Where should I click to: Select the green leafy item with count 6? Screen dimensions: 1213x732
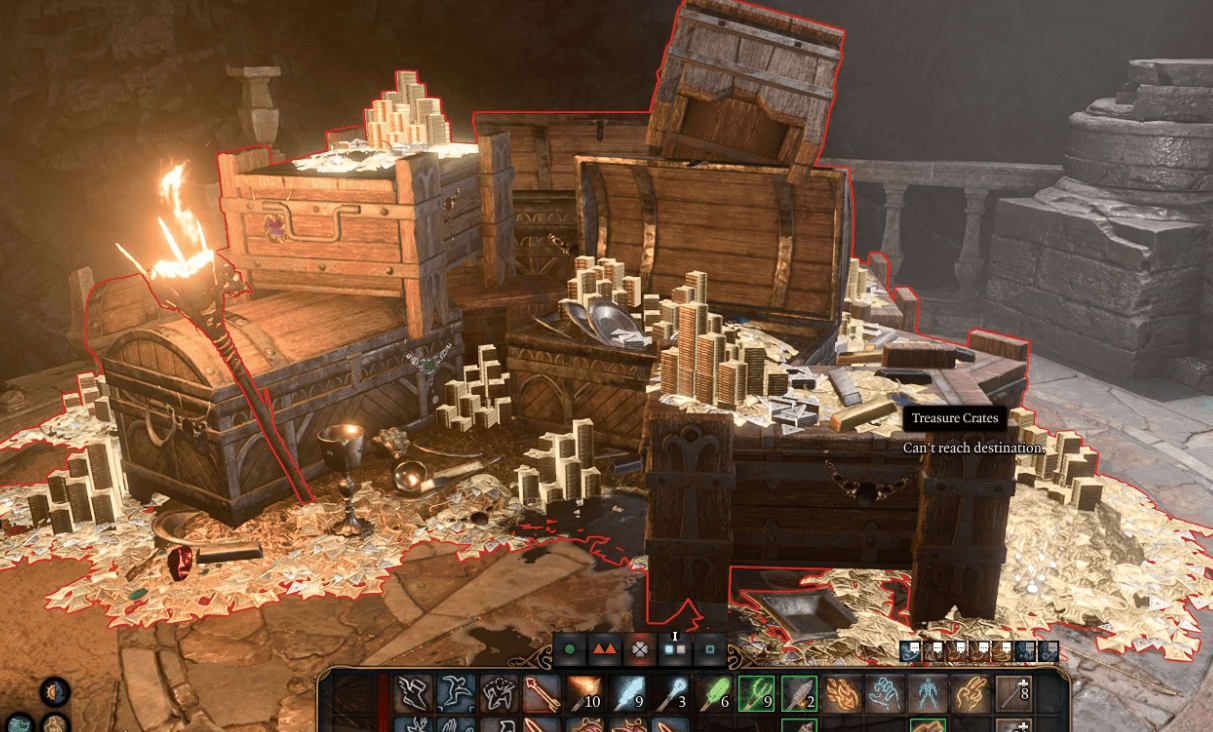[714, 693]
